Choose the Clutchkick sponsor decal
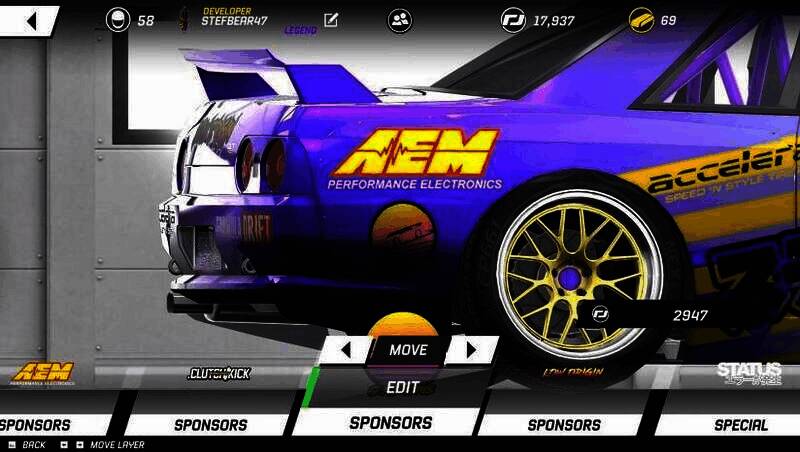This screenshot has height=452, width=800. point(219,374)
